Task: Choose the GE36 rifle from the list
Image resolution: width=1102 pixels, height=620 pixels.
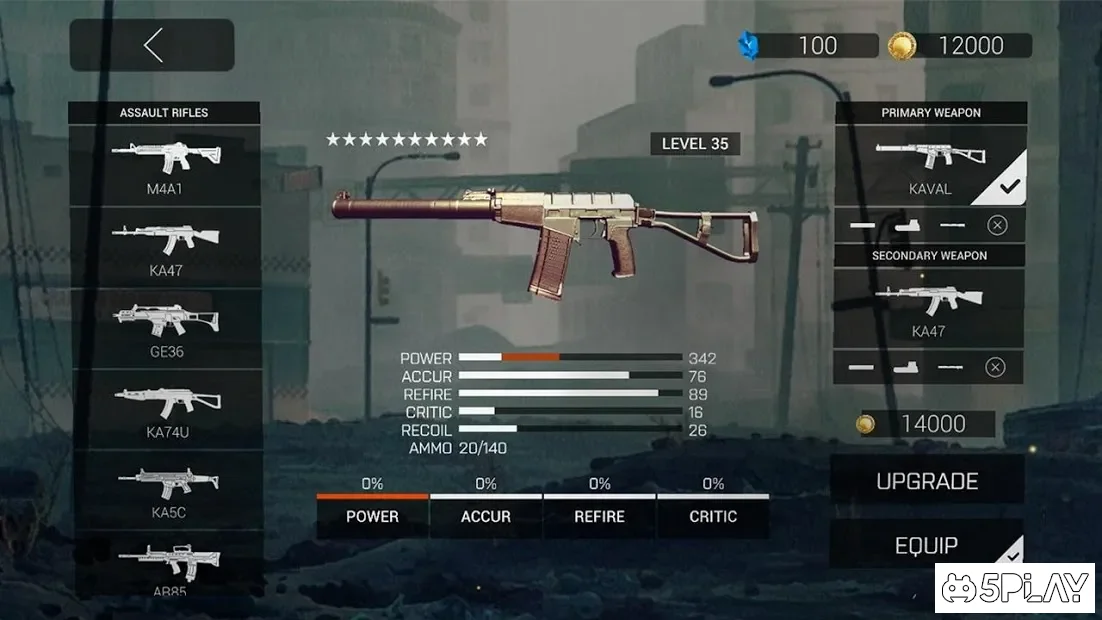Action: (x=165, y=328)
